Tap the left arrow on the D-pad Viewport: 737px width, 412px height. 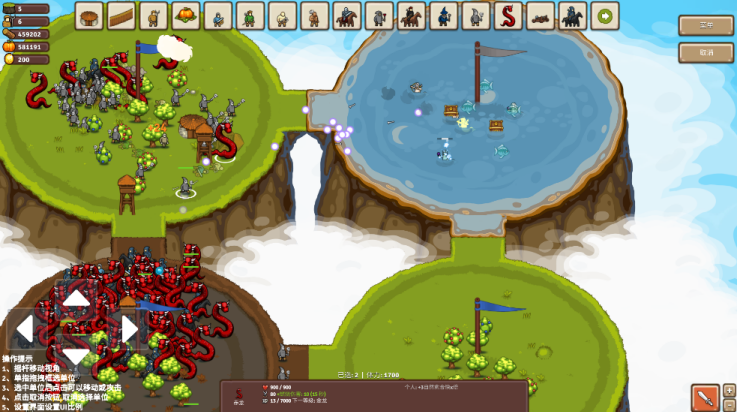(25, 329)
